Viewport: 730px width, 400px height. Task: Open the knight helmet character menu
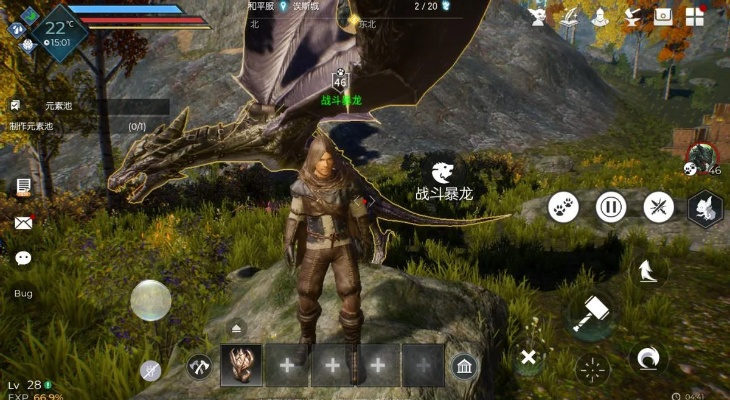click(x=601, y=17)
